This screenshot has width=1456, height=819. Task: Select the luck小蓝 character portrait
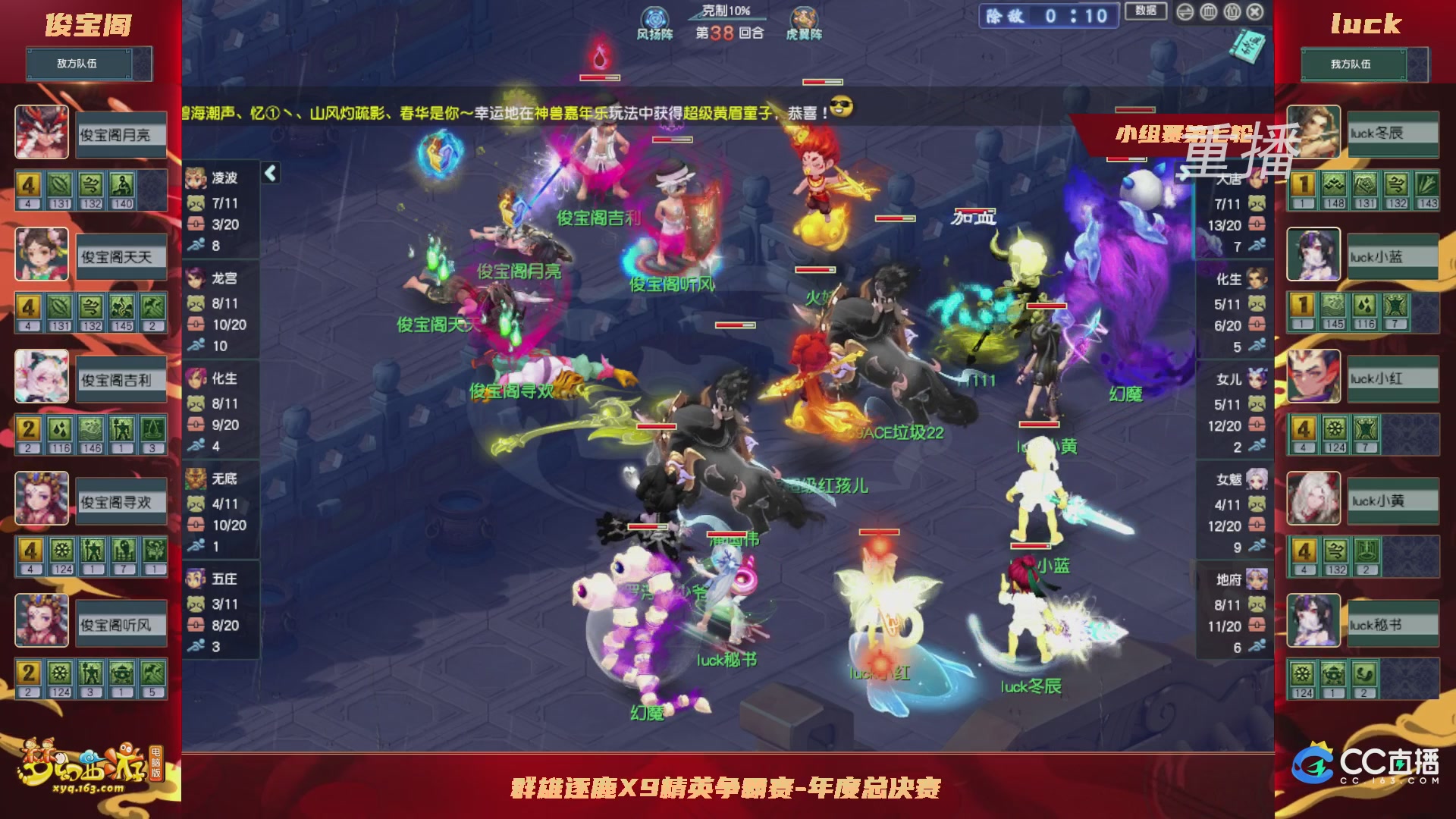coord(1312,254)
